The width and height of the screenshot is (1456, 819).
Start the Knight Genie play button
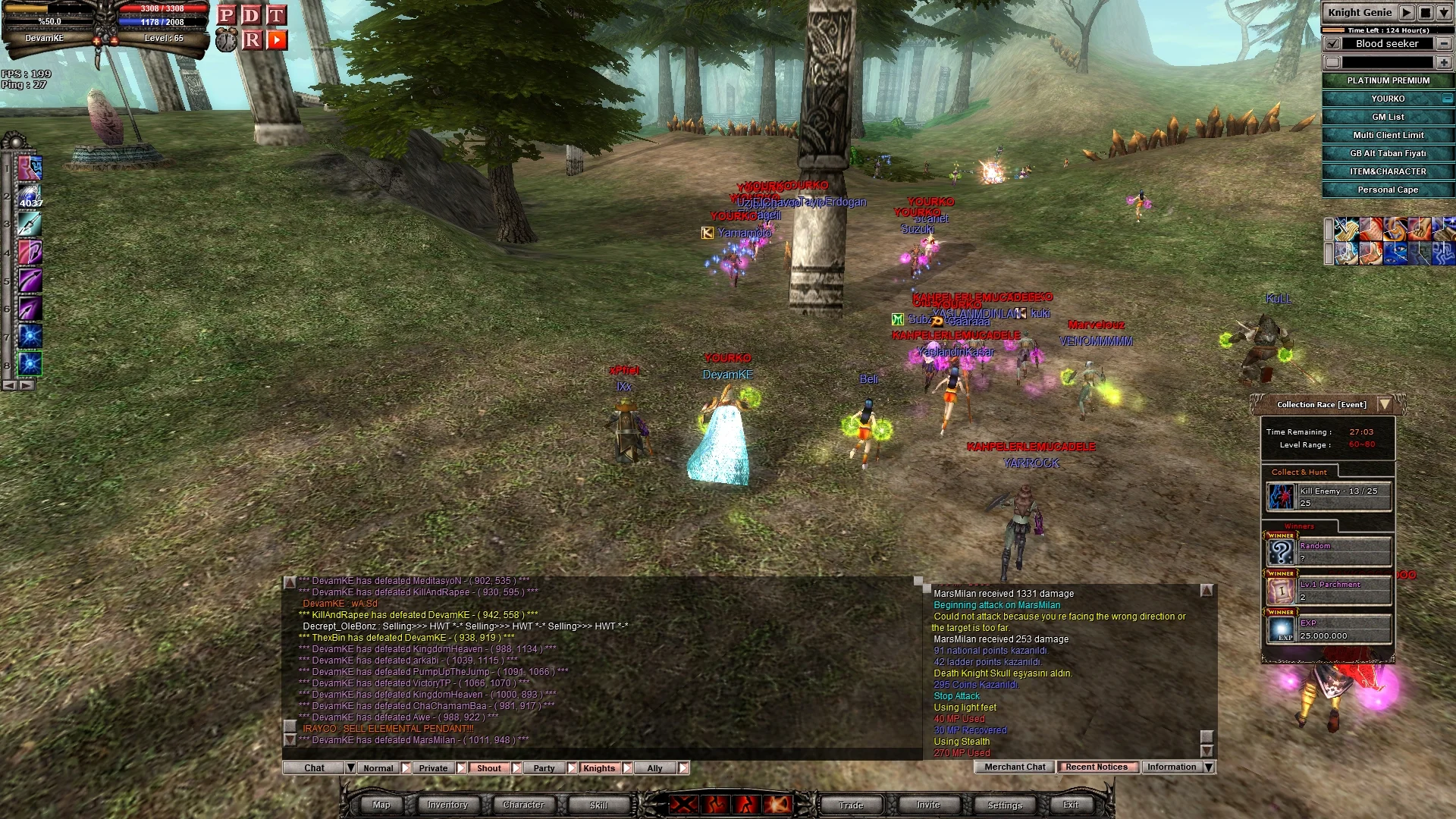(1407, 13)
